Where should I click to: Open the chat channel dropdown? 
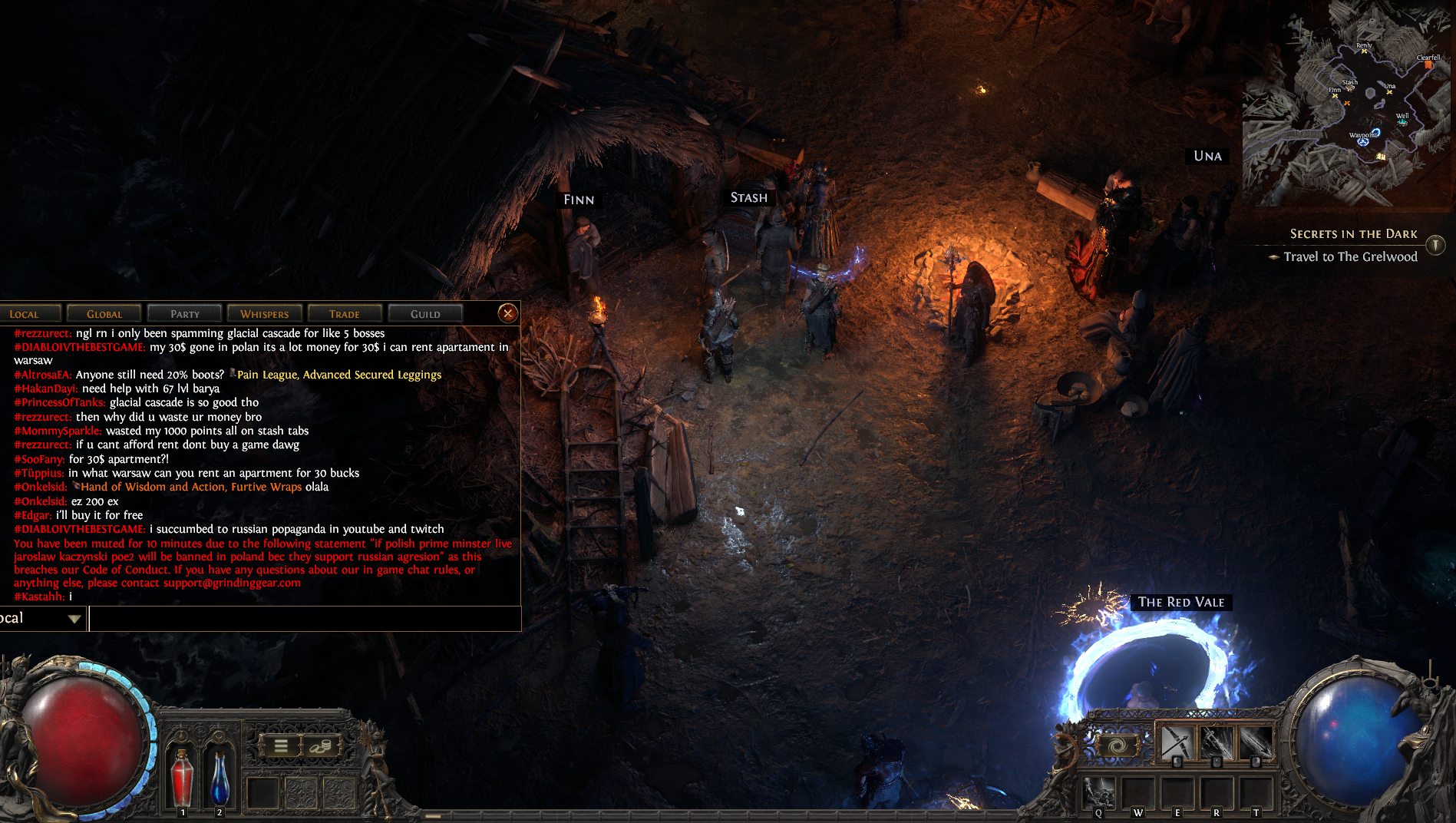pos(74,619)
